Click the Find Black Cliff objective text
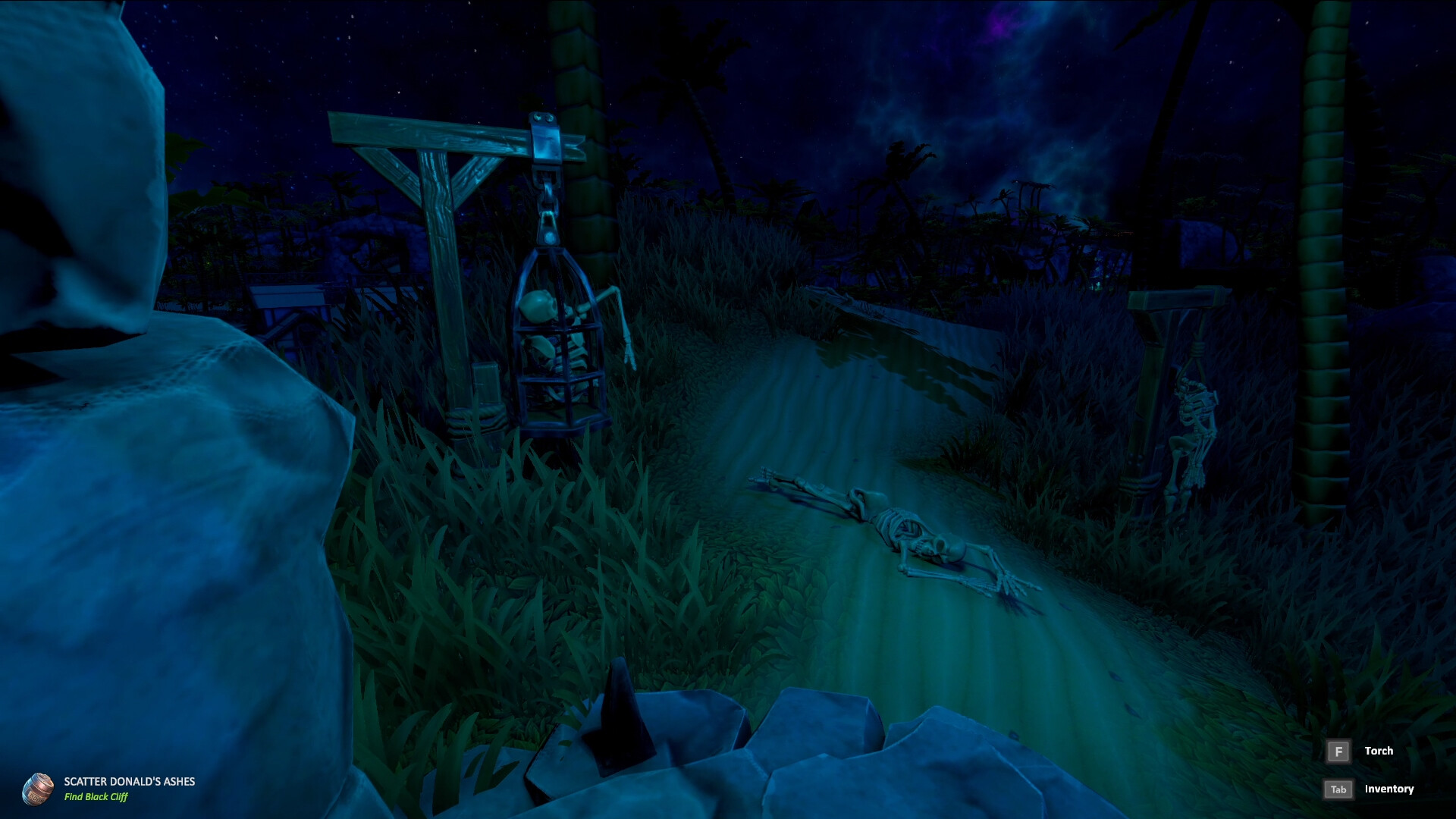The width and height of the screenshot is (1456, 819). [97, 797]
